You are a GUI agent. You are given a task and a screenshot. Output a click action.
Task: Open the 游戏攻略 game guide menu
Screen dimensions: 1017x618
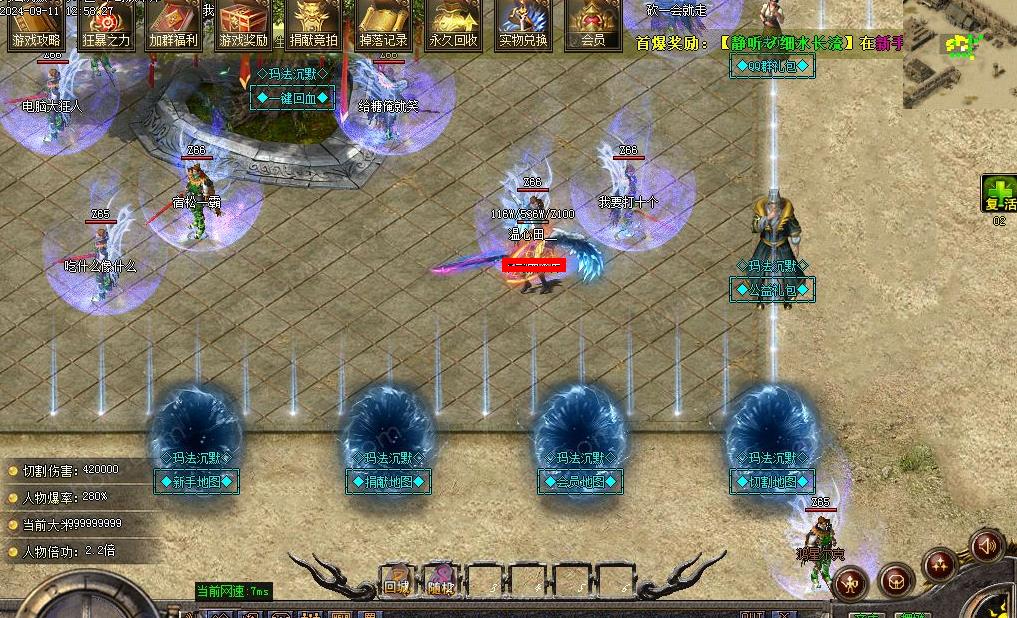[x=35, y=25]
